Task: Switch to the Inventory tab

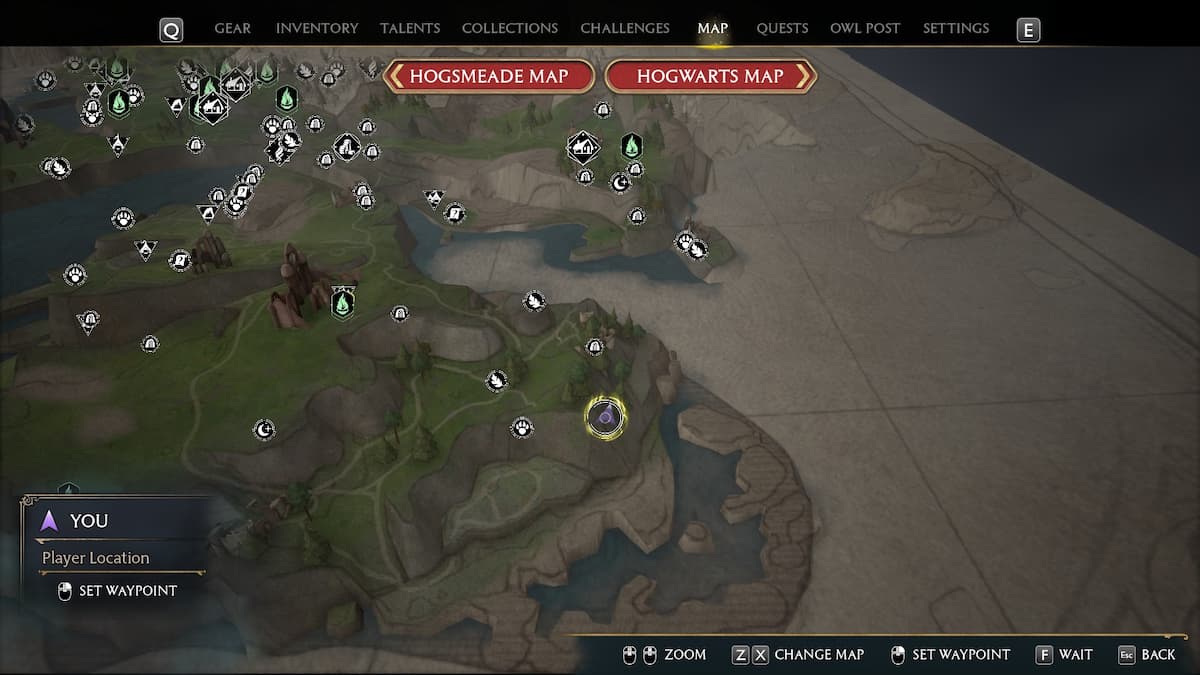Action: (x=317, y=28)
